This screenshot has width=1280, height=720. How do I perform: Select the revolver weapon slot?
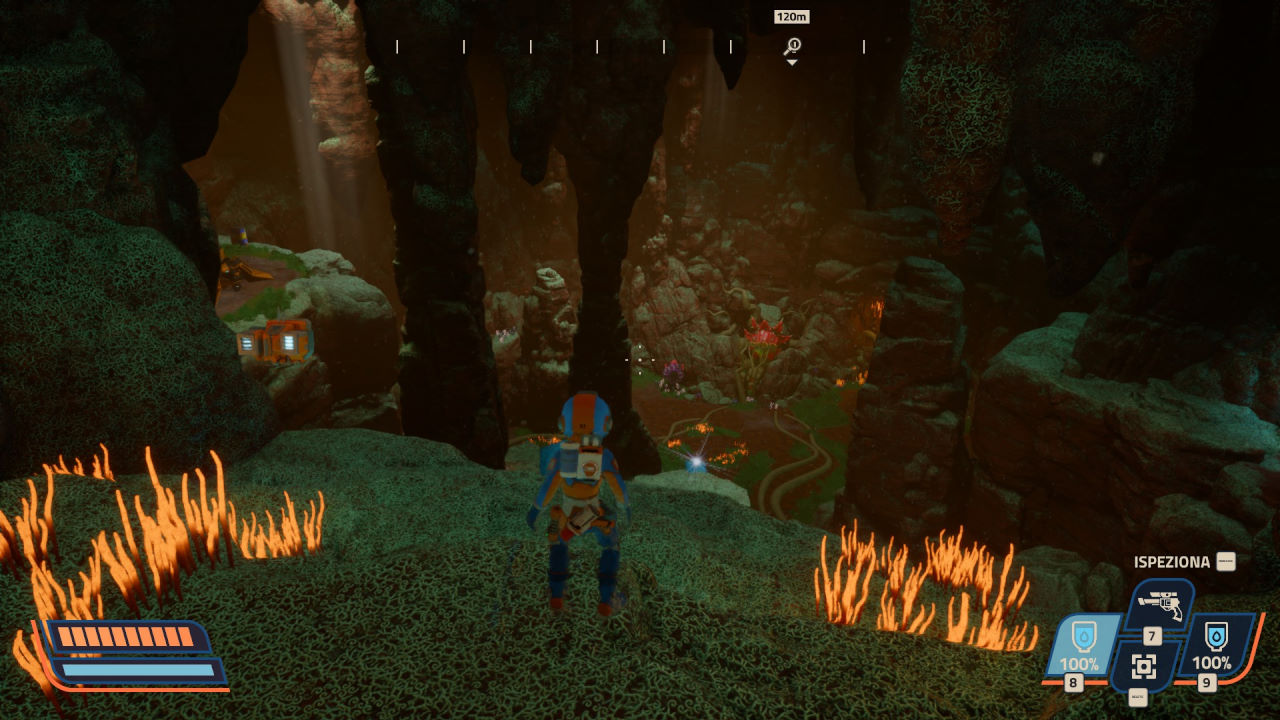1160,604
